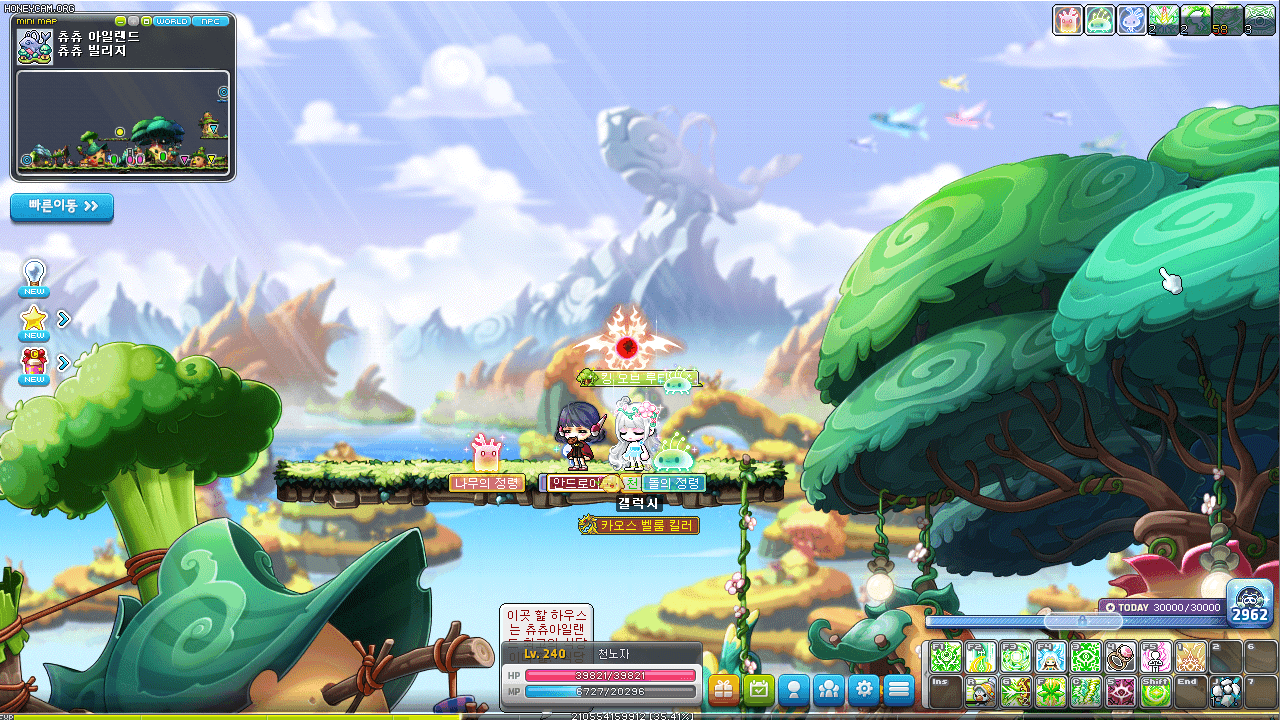The width and height of the screenshot is (1280, 720).
Task: Activate the red eye skill slot
Action: [x=1120, y=692]
